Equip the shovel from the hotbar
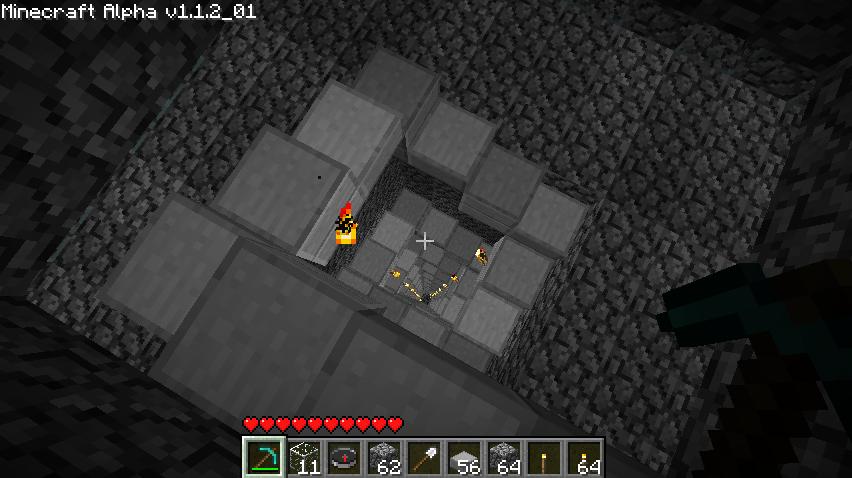Viewport: 852px width, 478px height. tap(423, 458)
